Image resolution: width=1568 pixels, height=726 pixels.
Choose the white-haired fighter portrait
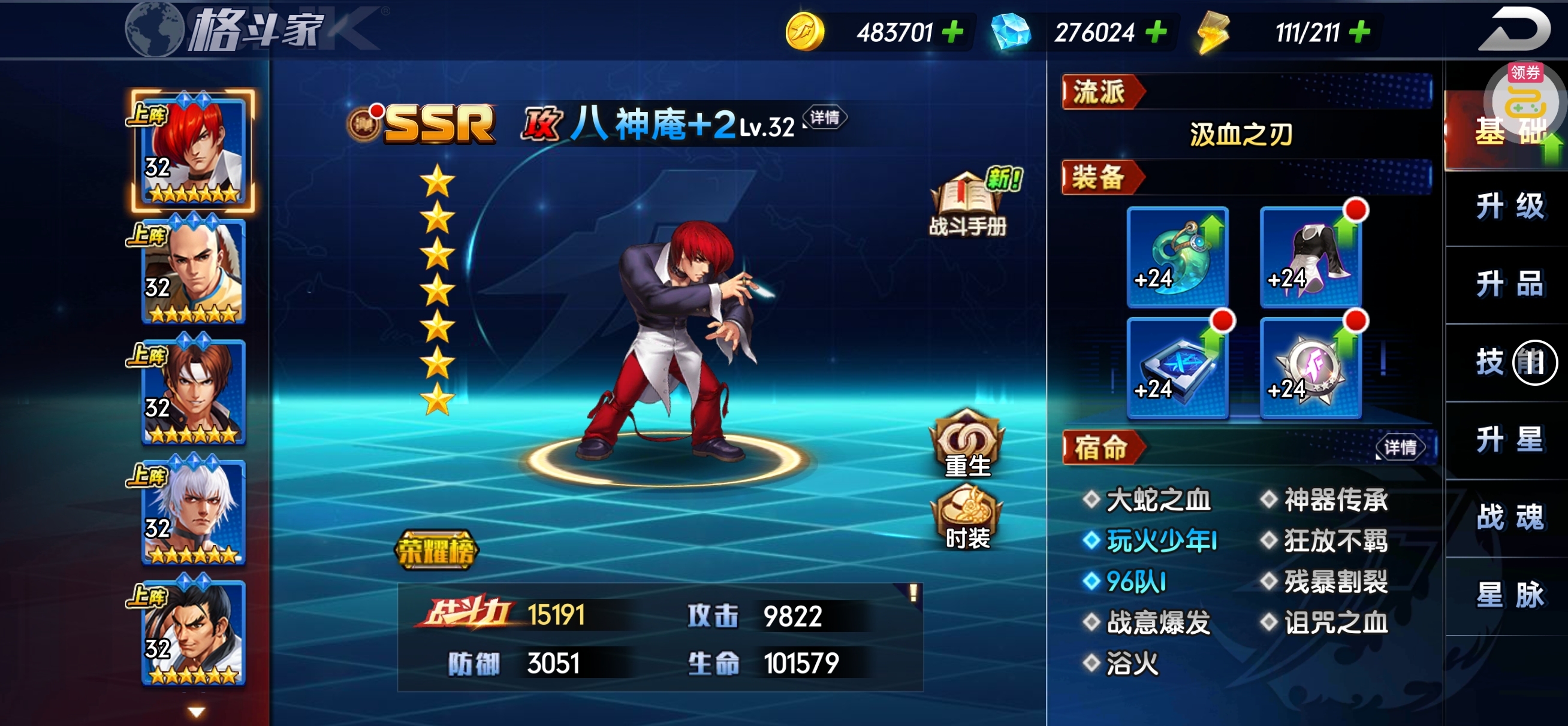pyautogui.click(x=193, y=512)
